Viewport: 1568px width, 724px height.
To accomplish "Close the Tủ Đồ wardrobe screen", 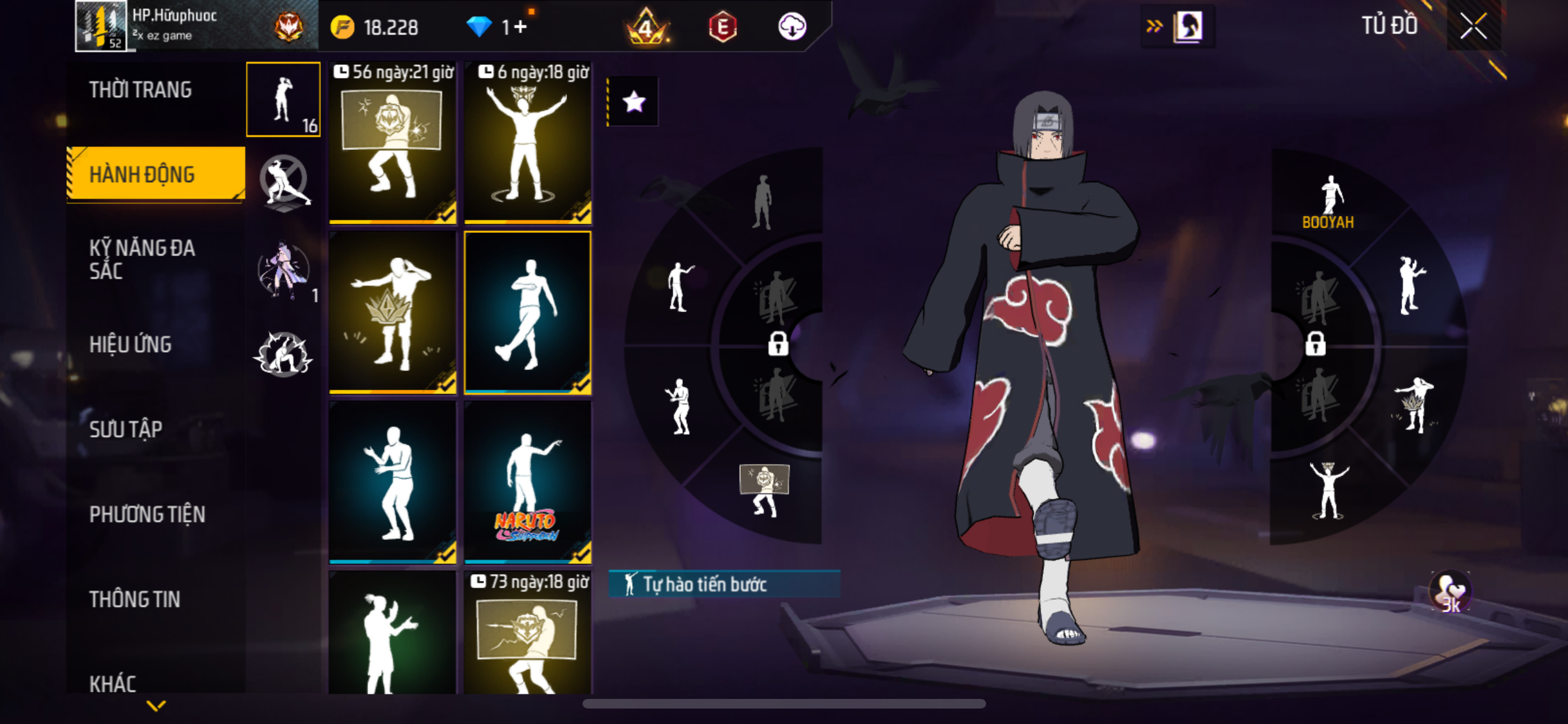I will pos(1473,27).
